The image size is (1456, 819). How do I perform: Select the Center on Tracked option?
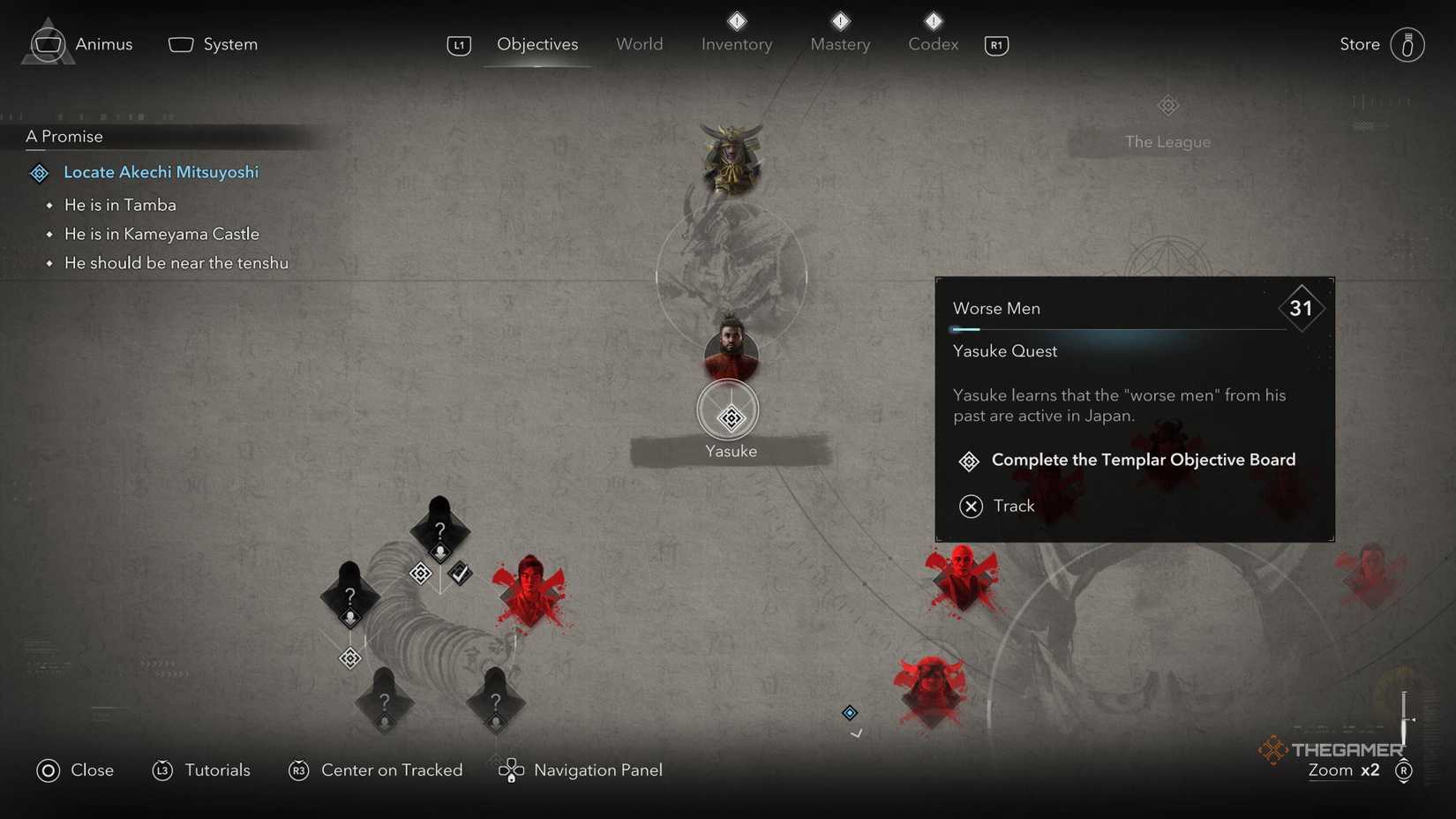392,770
